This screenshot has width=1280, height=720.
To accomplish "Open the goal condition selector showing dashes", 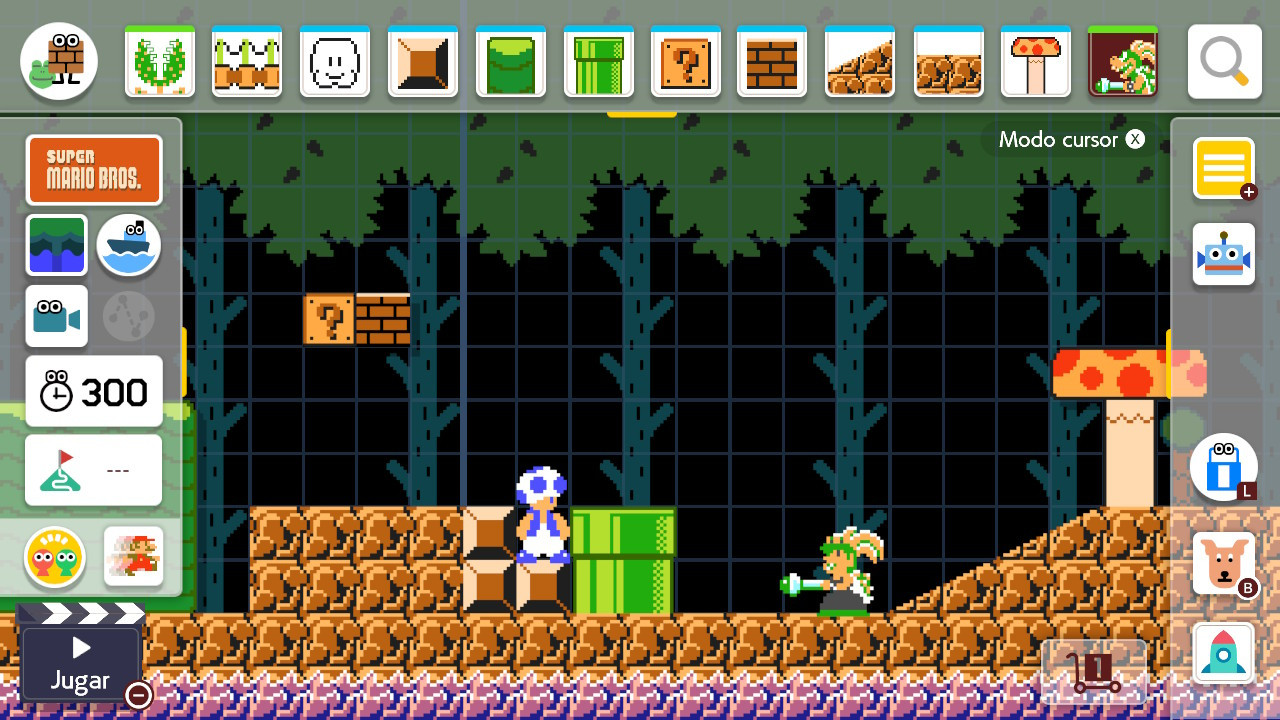I will tap(93, 470).
